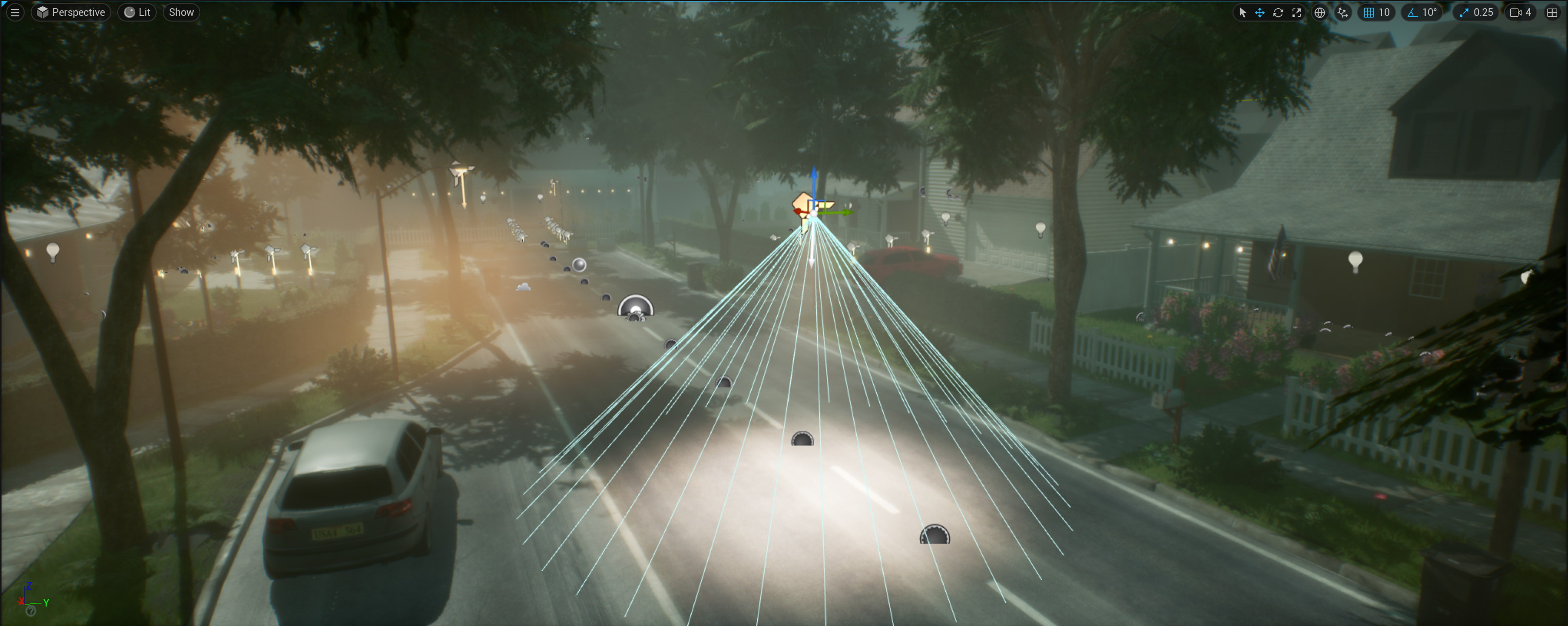Toggle scale snapping set to 0.25
1568x626 pixels.
(x=1475, y=12)
